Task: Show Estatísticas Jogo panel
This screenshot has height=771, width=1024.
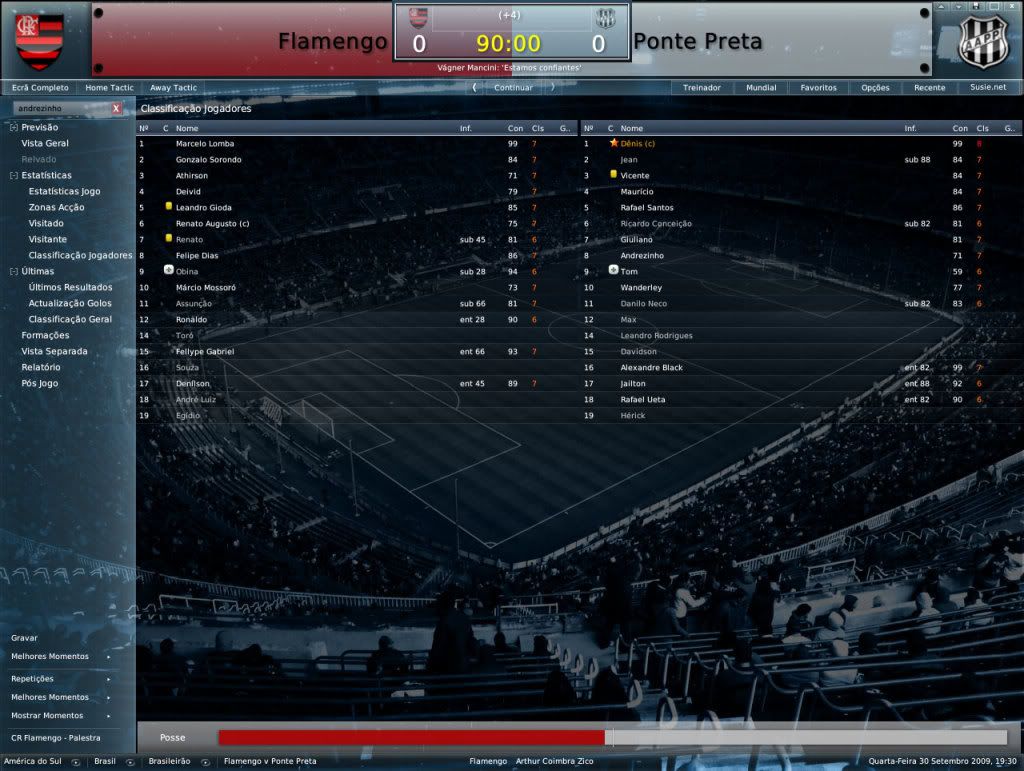Action: (x=64, y=191)
